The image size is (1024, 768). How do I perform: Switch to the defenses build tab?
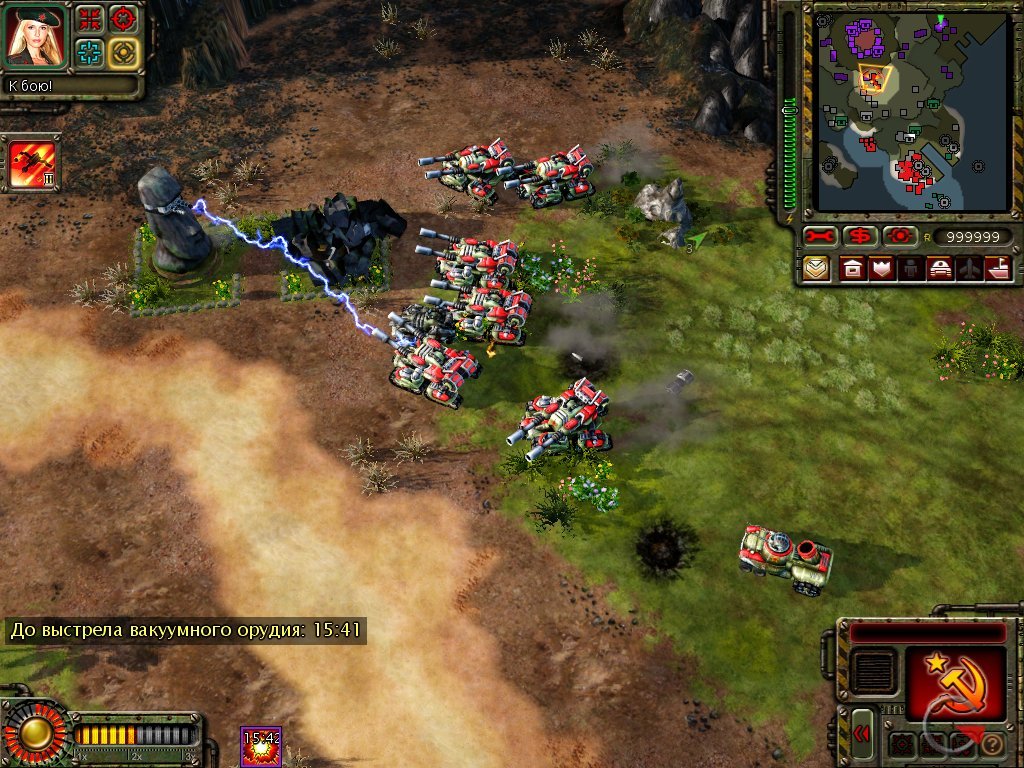[881, 269]
